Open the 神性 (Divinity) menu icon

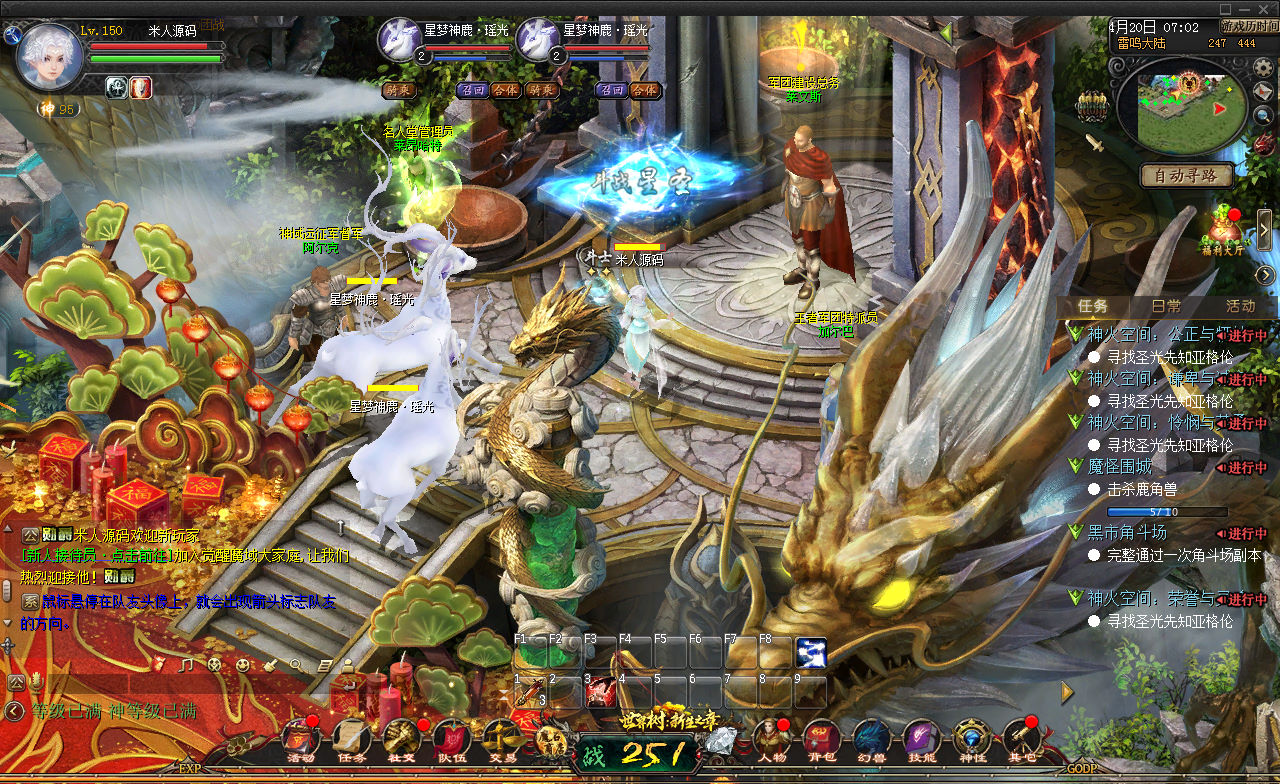971,738
